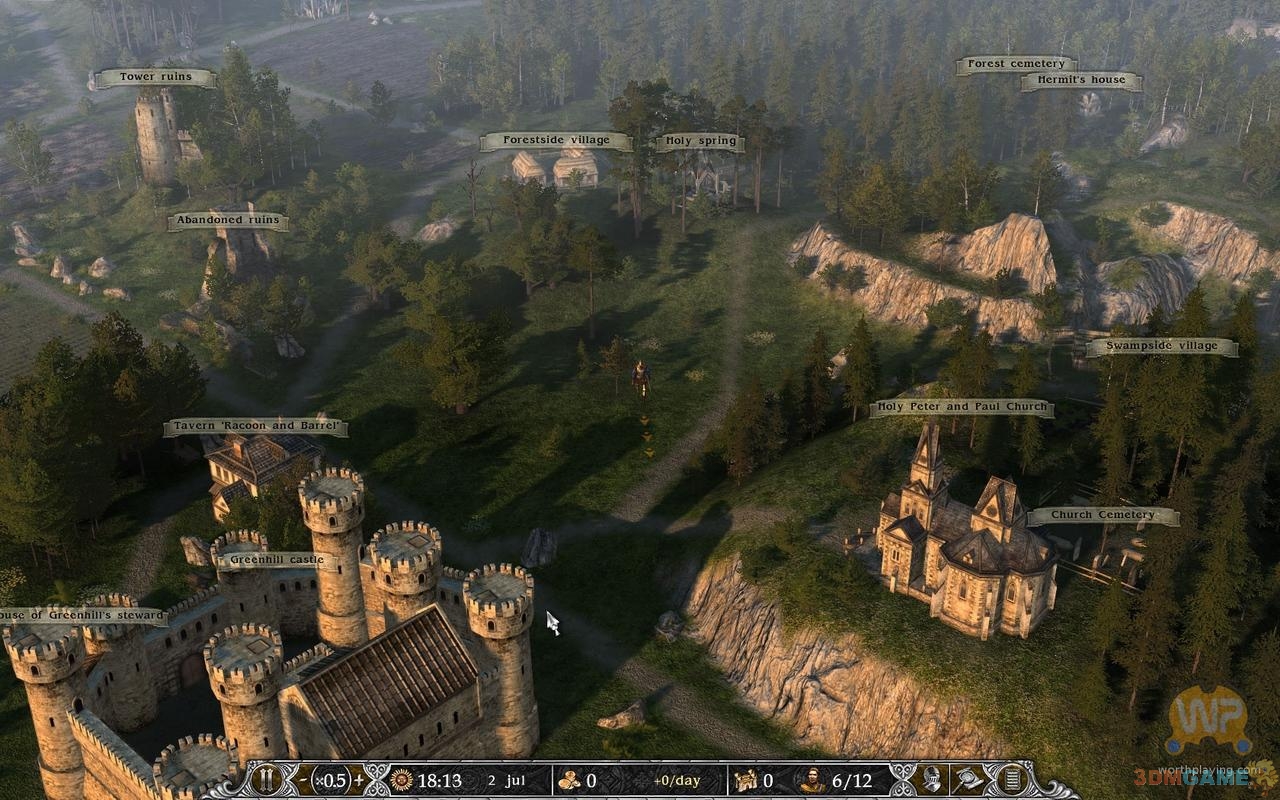Select the Church Cemetery label
This screenshot has width=1280, height=800.
click(x=1102, y=516)
